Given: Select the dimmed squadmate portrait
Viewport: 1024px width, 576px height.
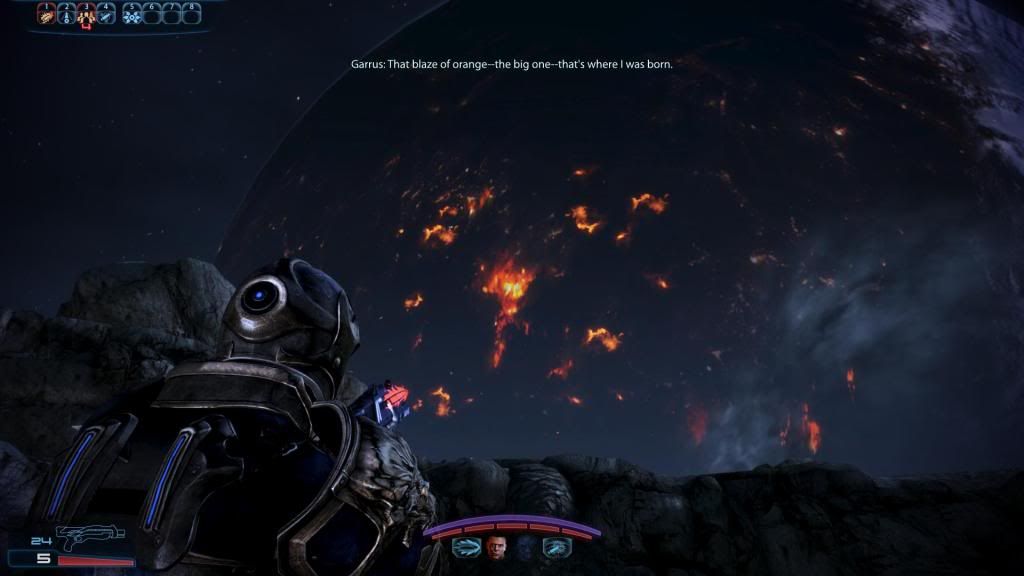Looking at the screenshot, I should coord(526,547).
